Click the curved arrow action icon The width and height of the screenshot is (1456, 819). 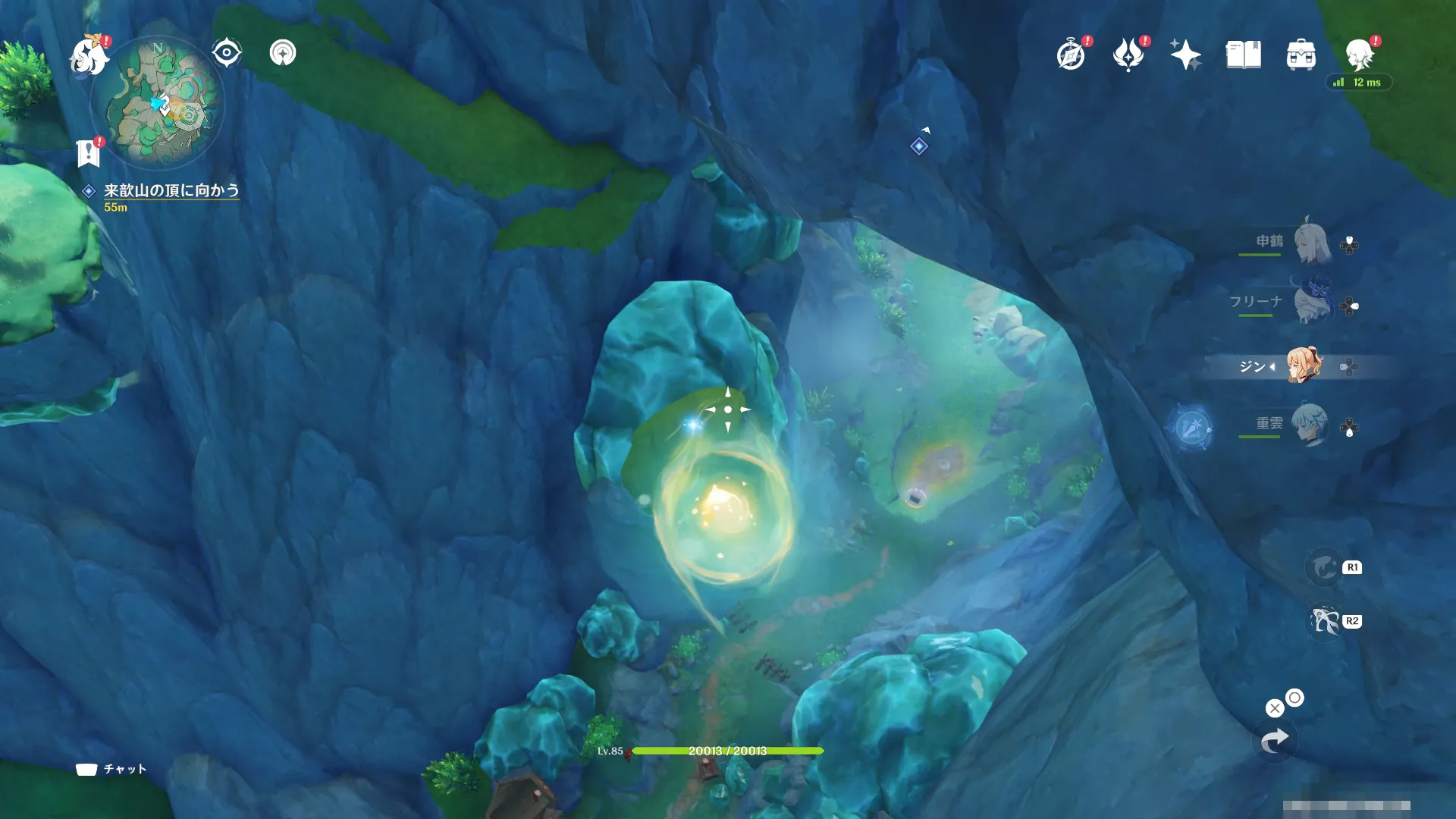(1275, 741)
